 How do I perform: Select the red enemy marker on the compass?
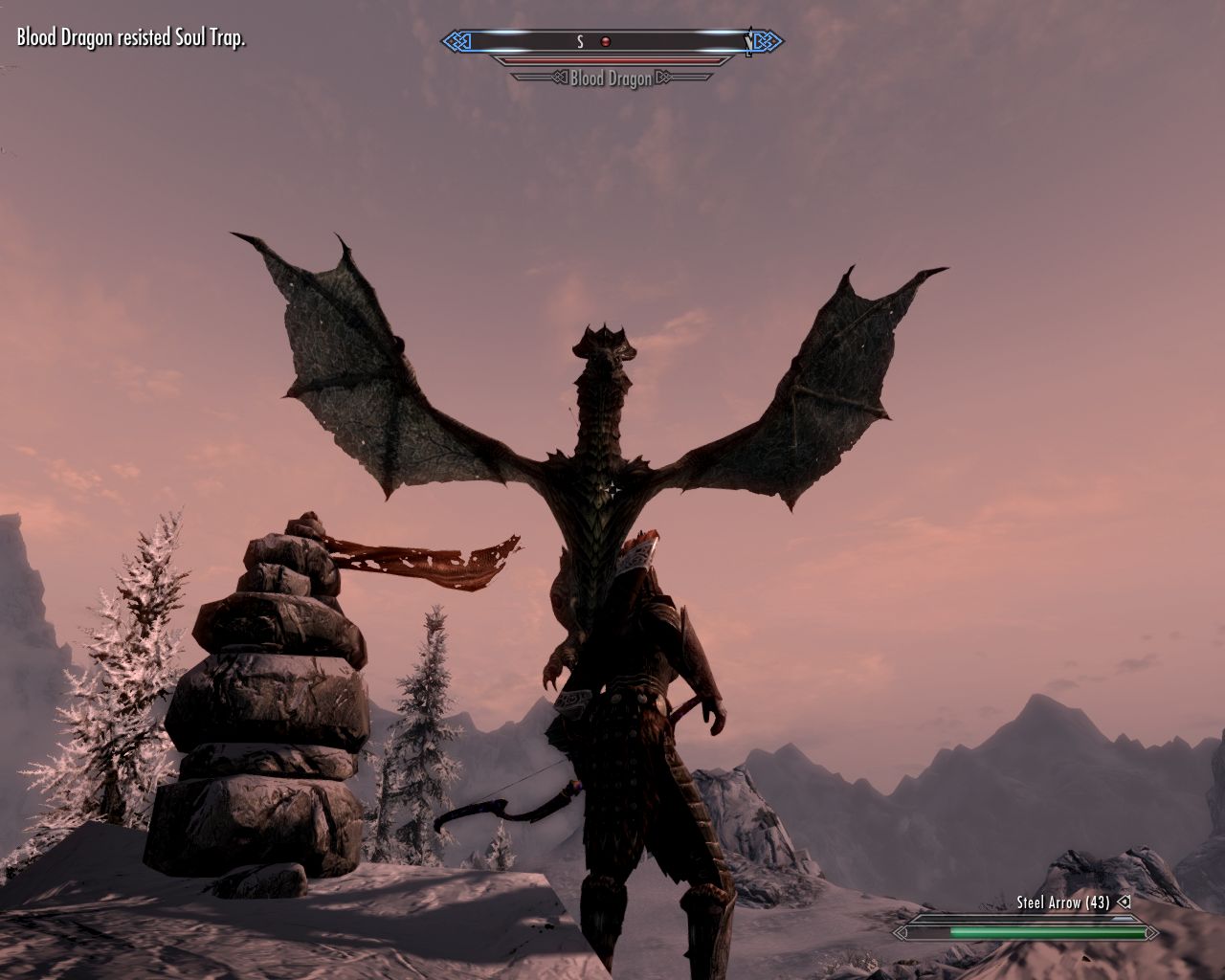point(605,41)
